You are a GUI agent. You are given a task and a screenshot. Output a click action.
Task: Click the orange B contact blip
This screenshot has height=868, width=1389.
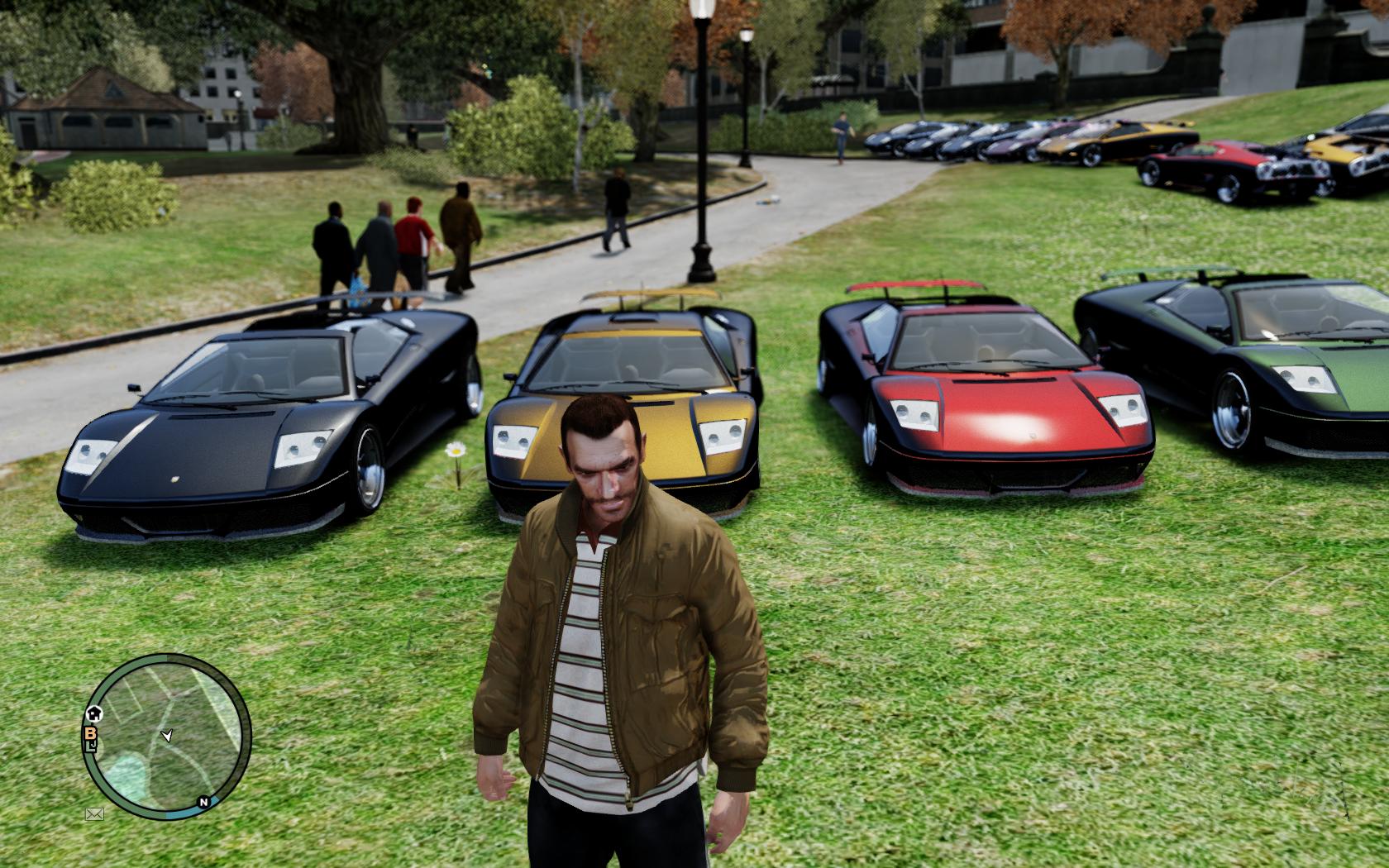[88, 732]
